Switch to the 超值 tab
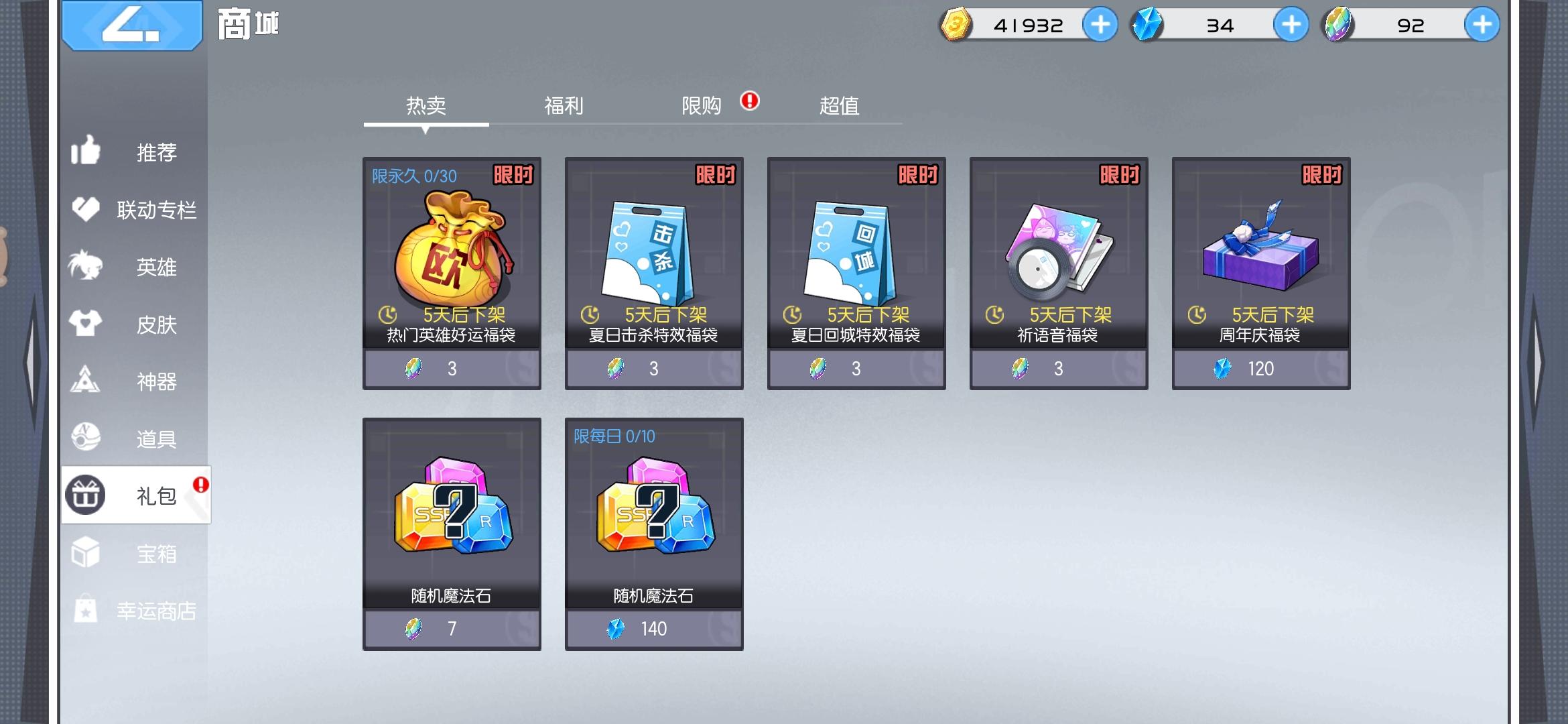 click(840, 106)
